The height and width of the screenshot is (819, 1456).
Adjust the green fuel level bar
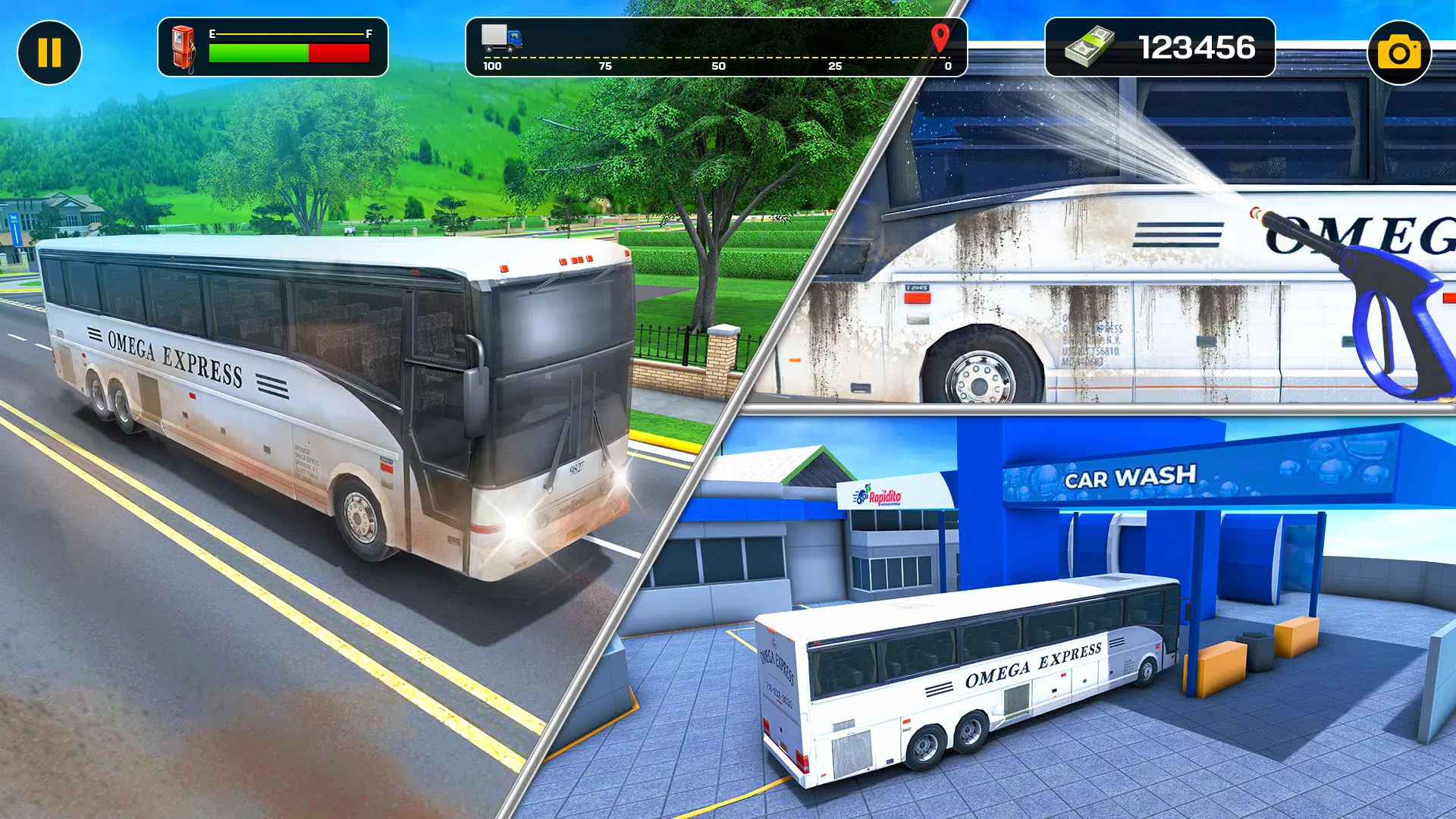coord(258,52)
